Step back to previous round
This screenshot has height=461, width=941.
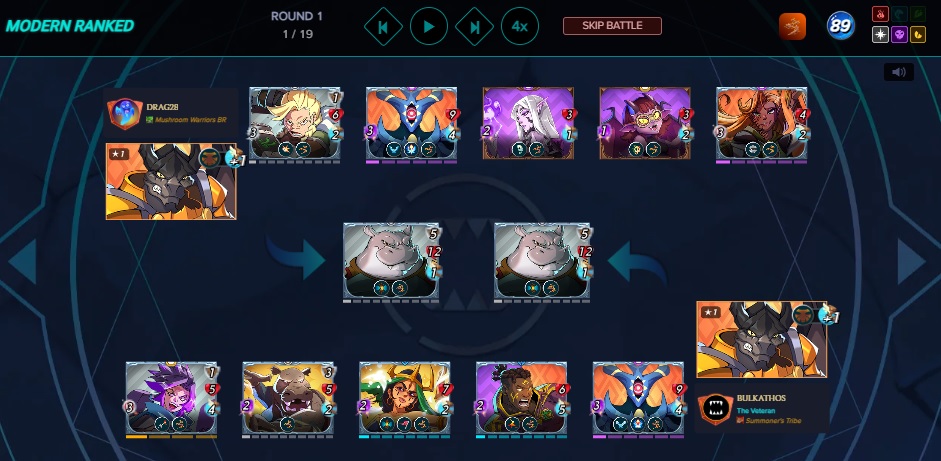coord(383,26)
